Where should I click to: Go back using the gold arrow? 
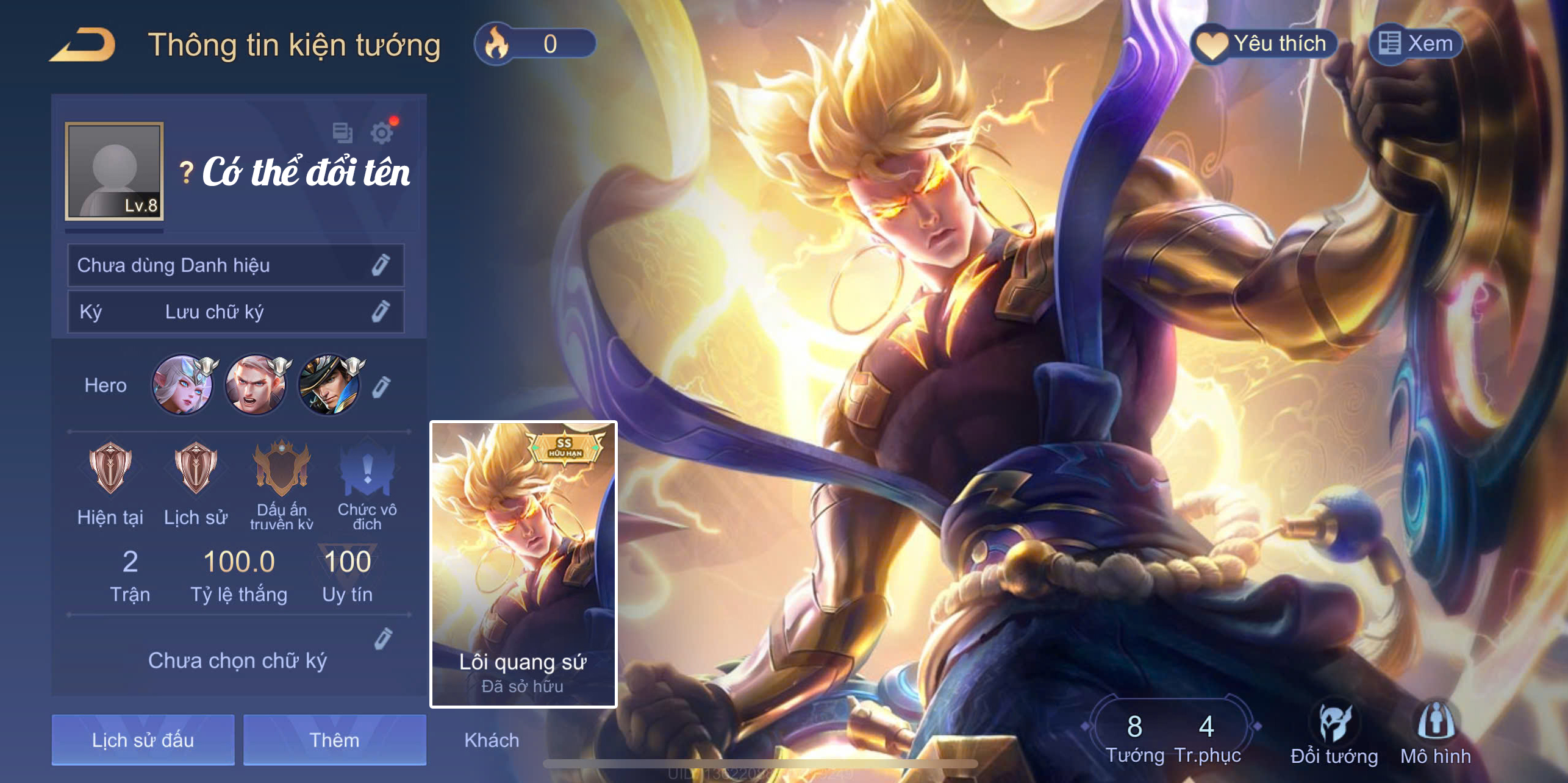tap(84, 45)
